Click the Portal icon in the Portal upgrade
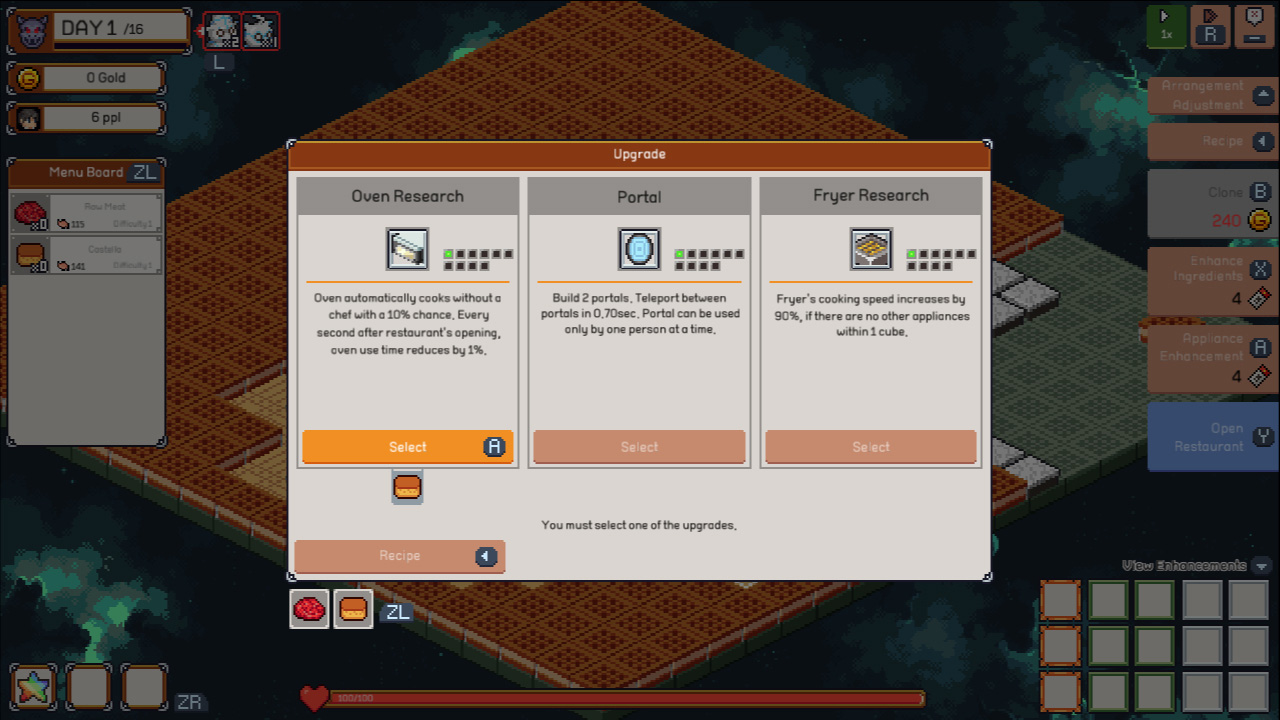 tap(639, 248)
